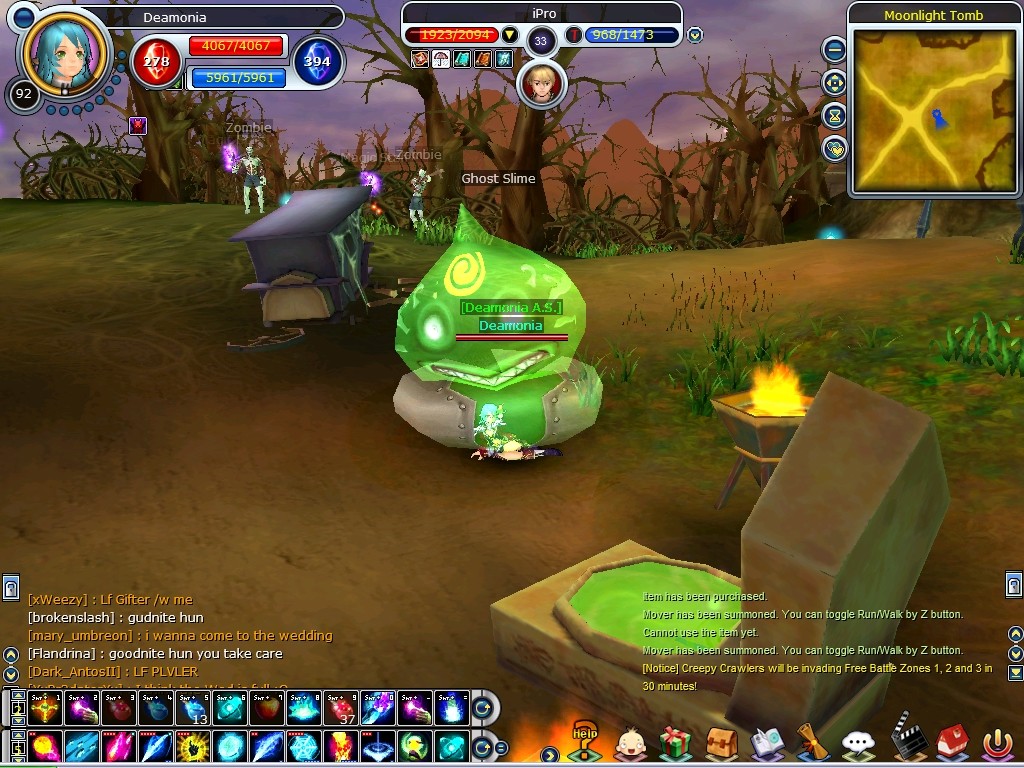Open the red-roofed house icon
Screen dimensions: 1024x768
point(952,741)
